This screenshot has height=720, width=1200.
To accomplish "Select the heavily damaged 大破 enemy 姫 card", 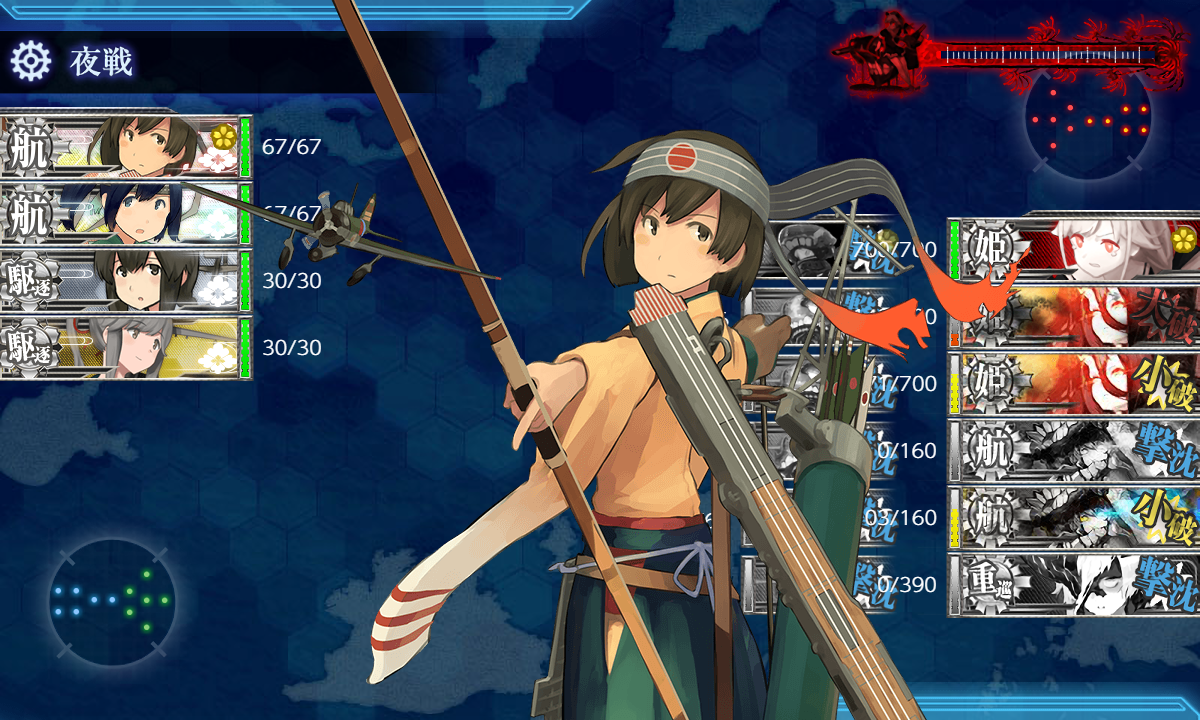I will (1075, 314).
